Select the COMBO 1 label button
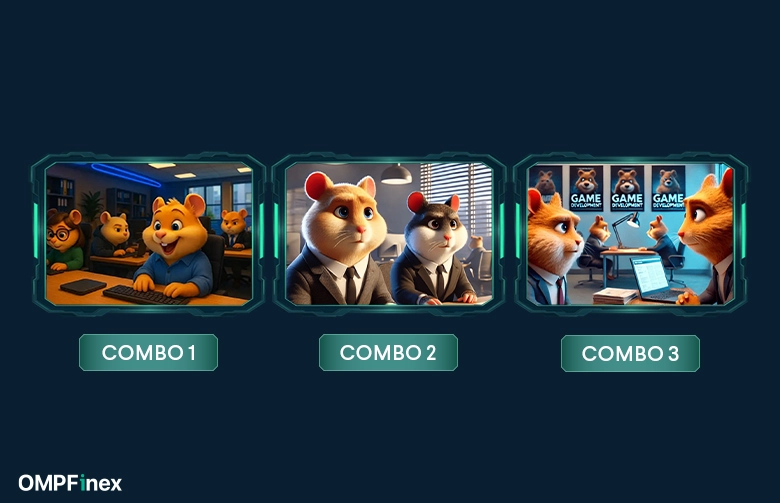The width and height of the screenshot is (780, 503). pos(148,353)
